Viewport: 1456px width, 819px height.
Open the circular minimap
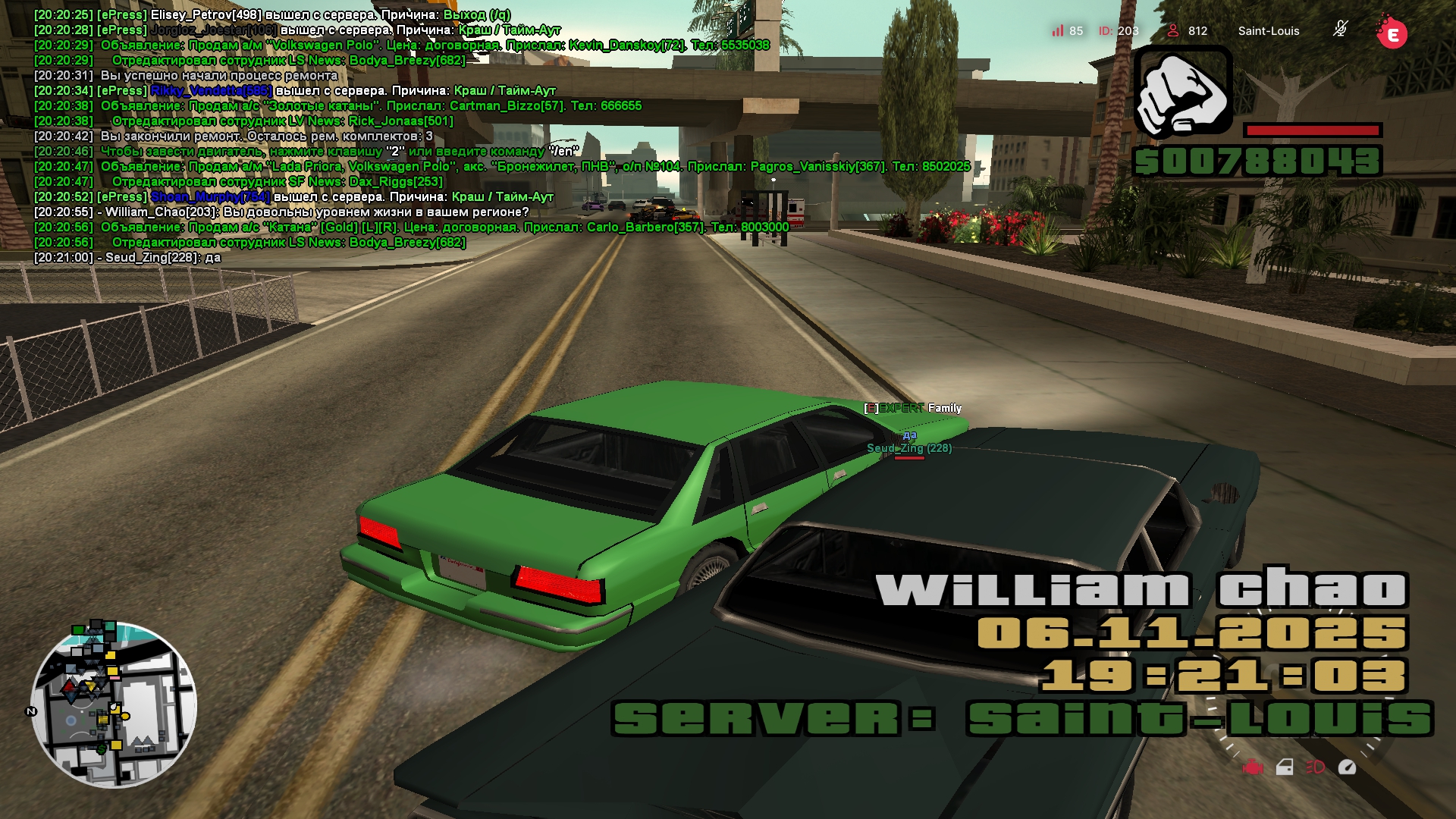tap(114, 705)
